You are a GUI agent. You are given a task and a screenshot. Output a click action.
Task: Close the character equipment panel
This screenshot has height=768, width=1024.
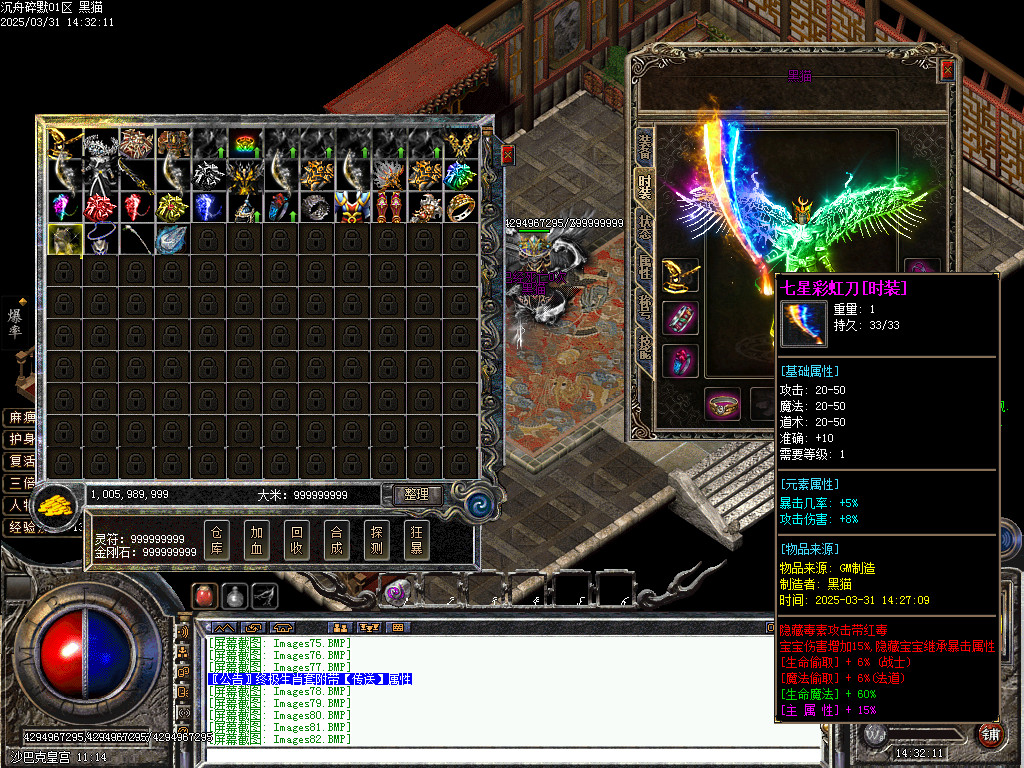[948, 70]
